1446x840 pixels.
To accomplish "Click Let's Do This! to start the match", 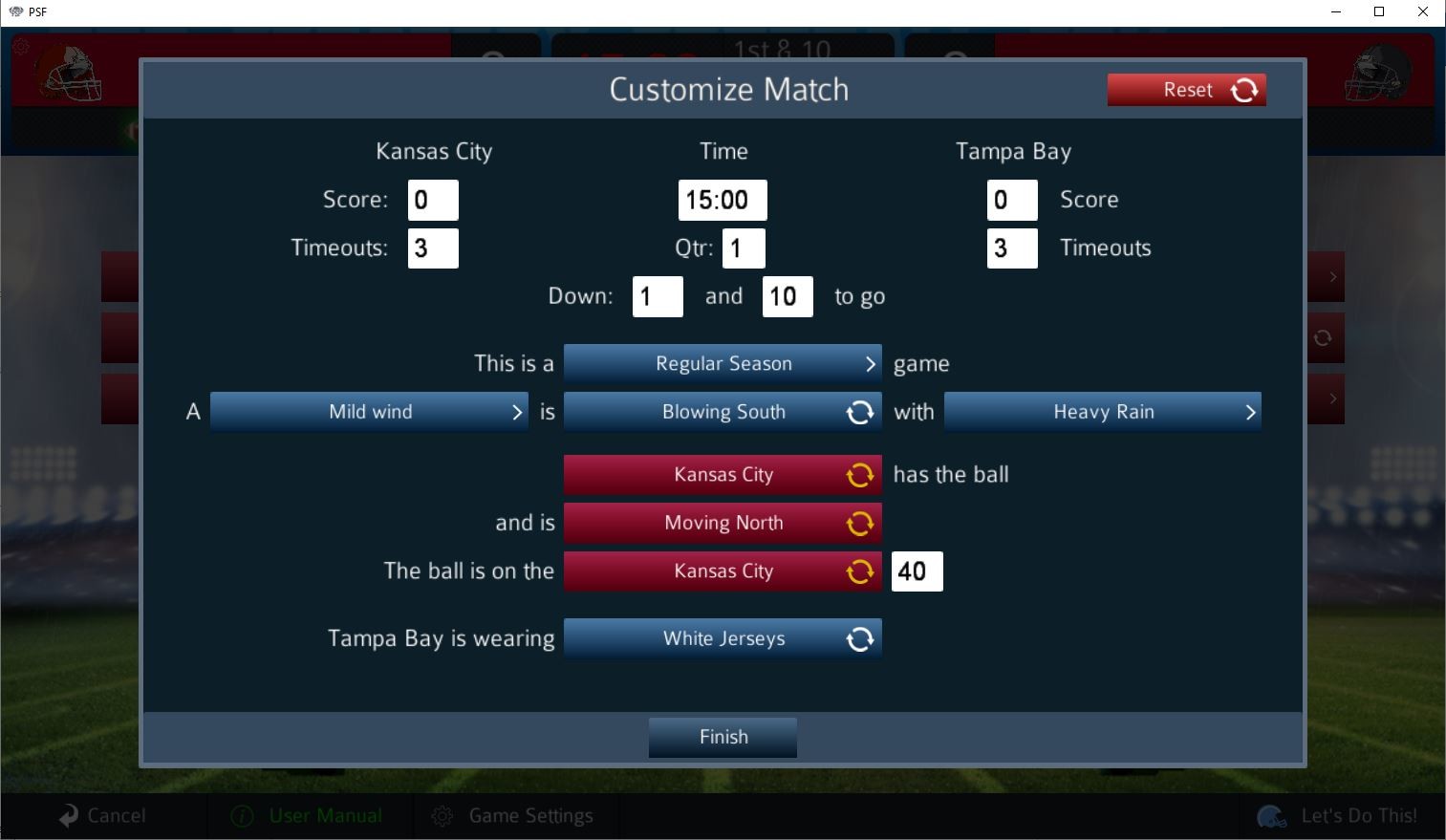I will [1357, 815].
